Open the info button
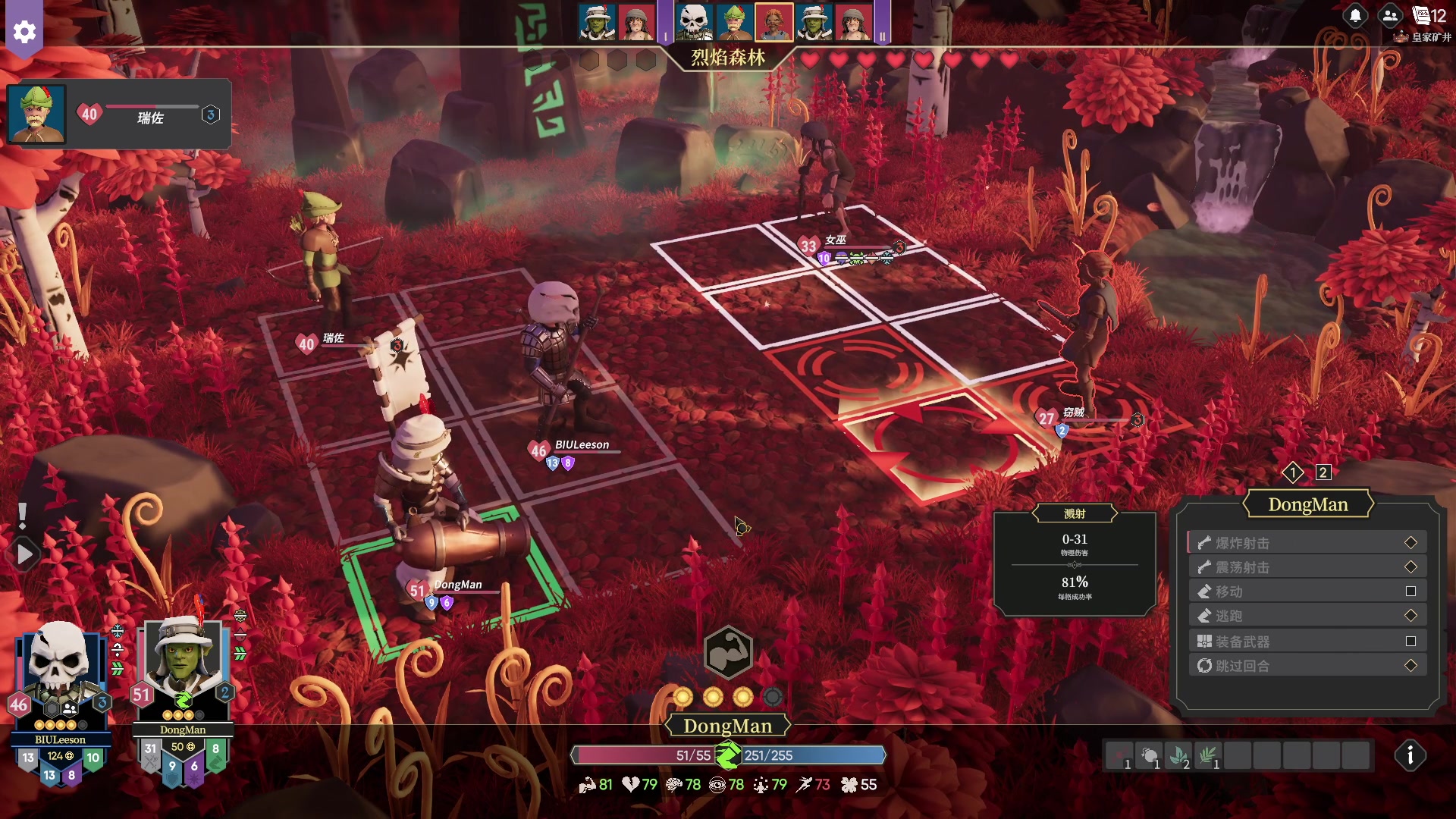The width and height of the screenshot is (1456, 819). click(x=1410, y=755)
